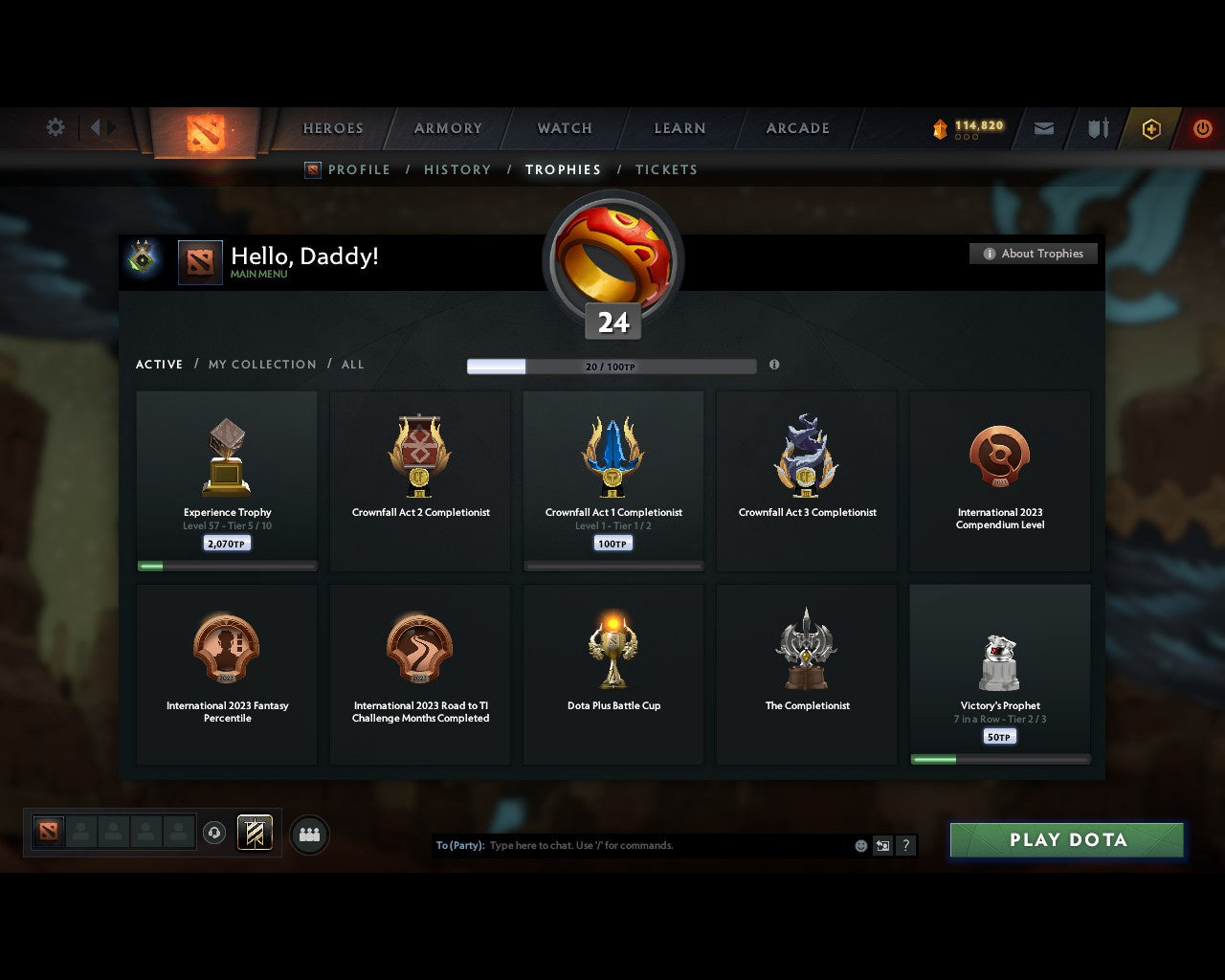Open the Dota 2 main menu logo

click(x=203, y=131)
